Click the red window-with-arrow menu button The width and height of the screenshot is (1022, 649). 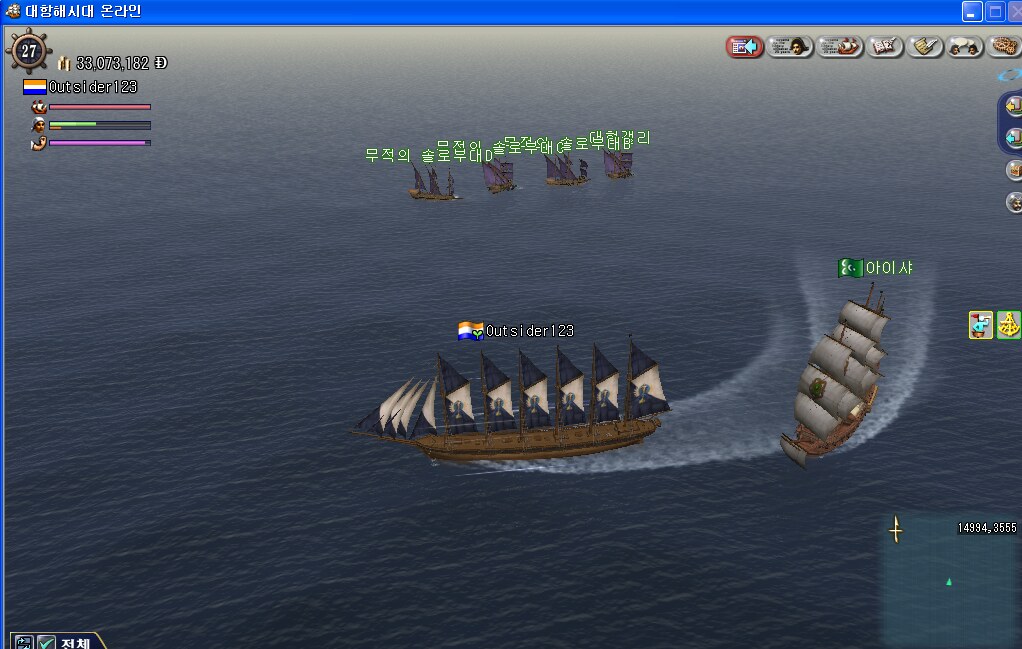click(745, 46)
